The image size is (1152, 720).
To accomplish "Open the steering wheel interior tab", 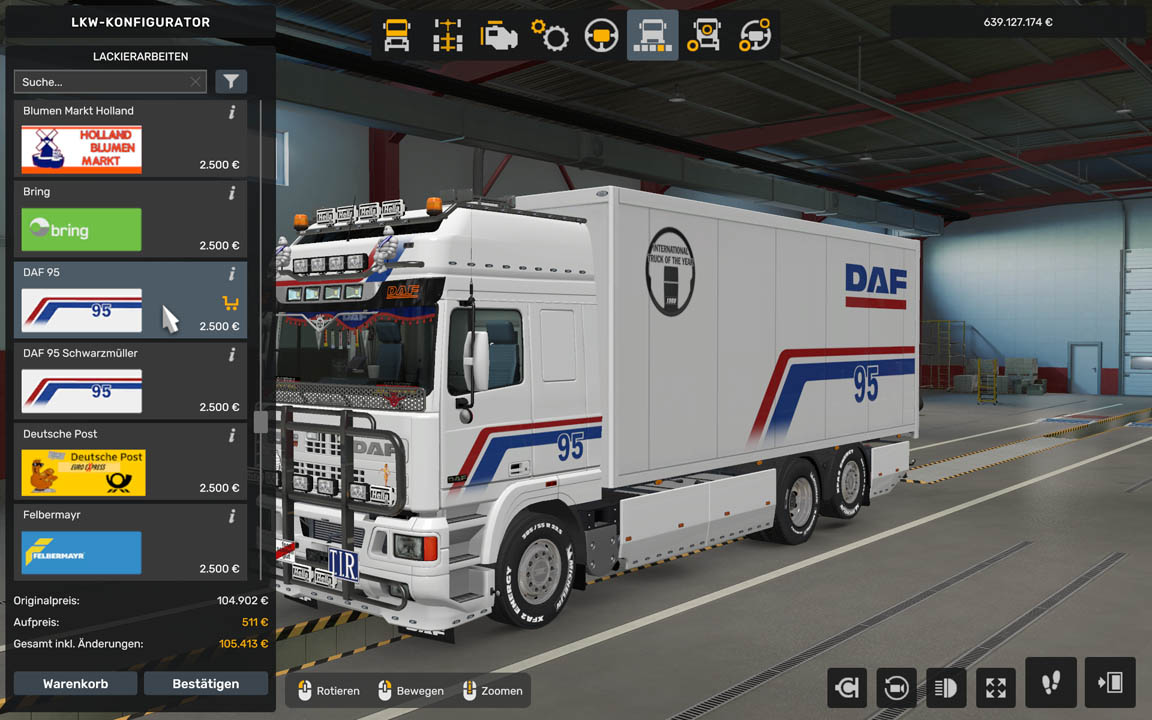I will 601,36.
